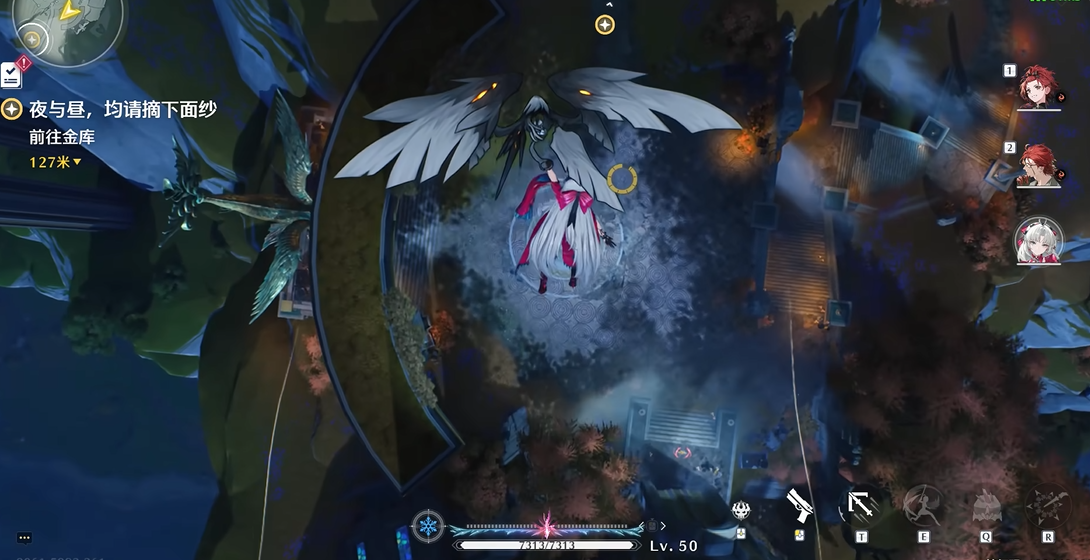Trigger the resonance skill icon labeled E

tap(923, 506)
